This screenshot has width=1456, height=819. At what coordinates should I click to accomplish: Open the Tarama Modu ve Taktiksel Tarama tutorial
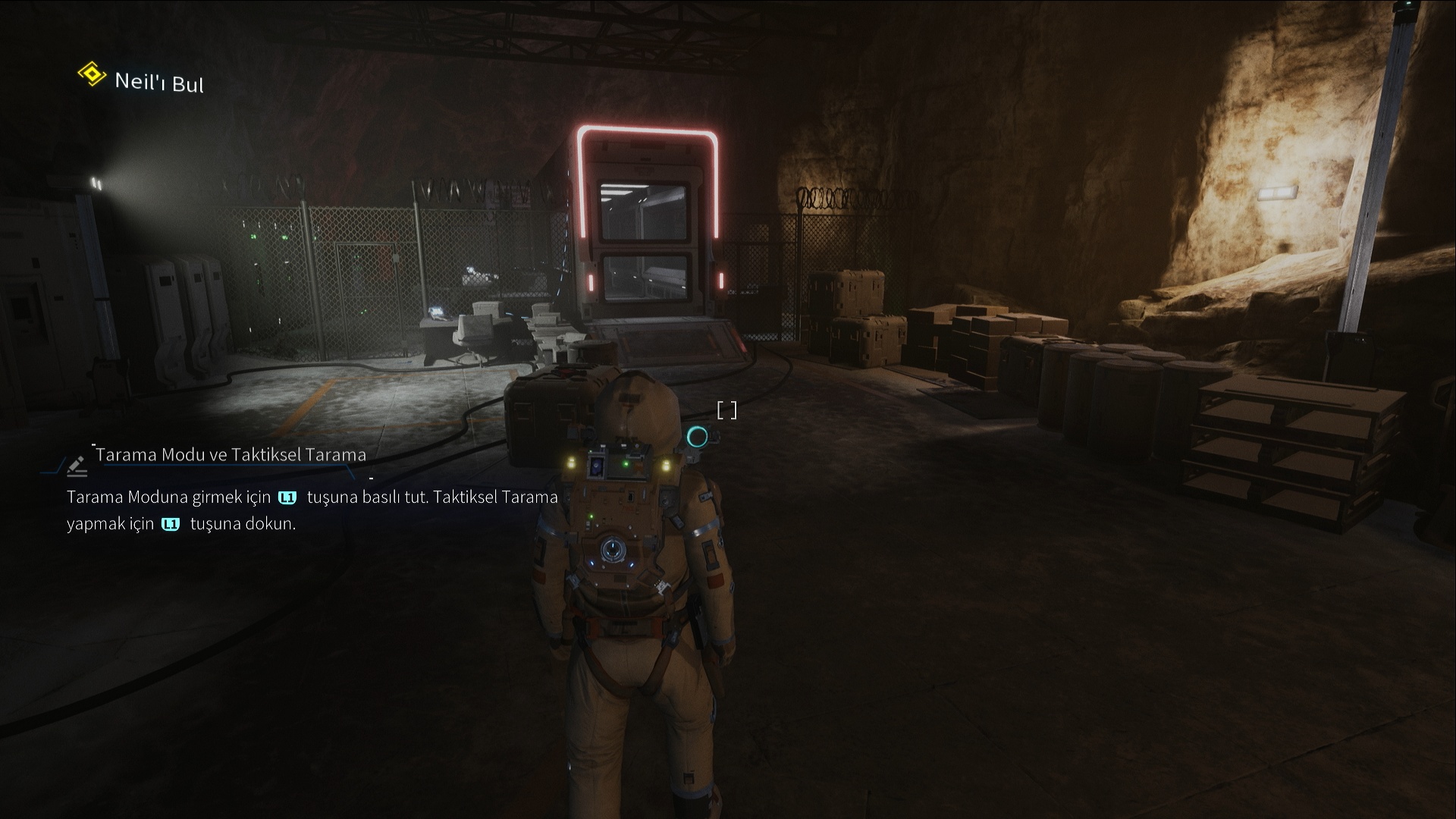[231, 455]
